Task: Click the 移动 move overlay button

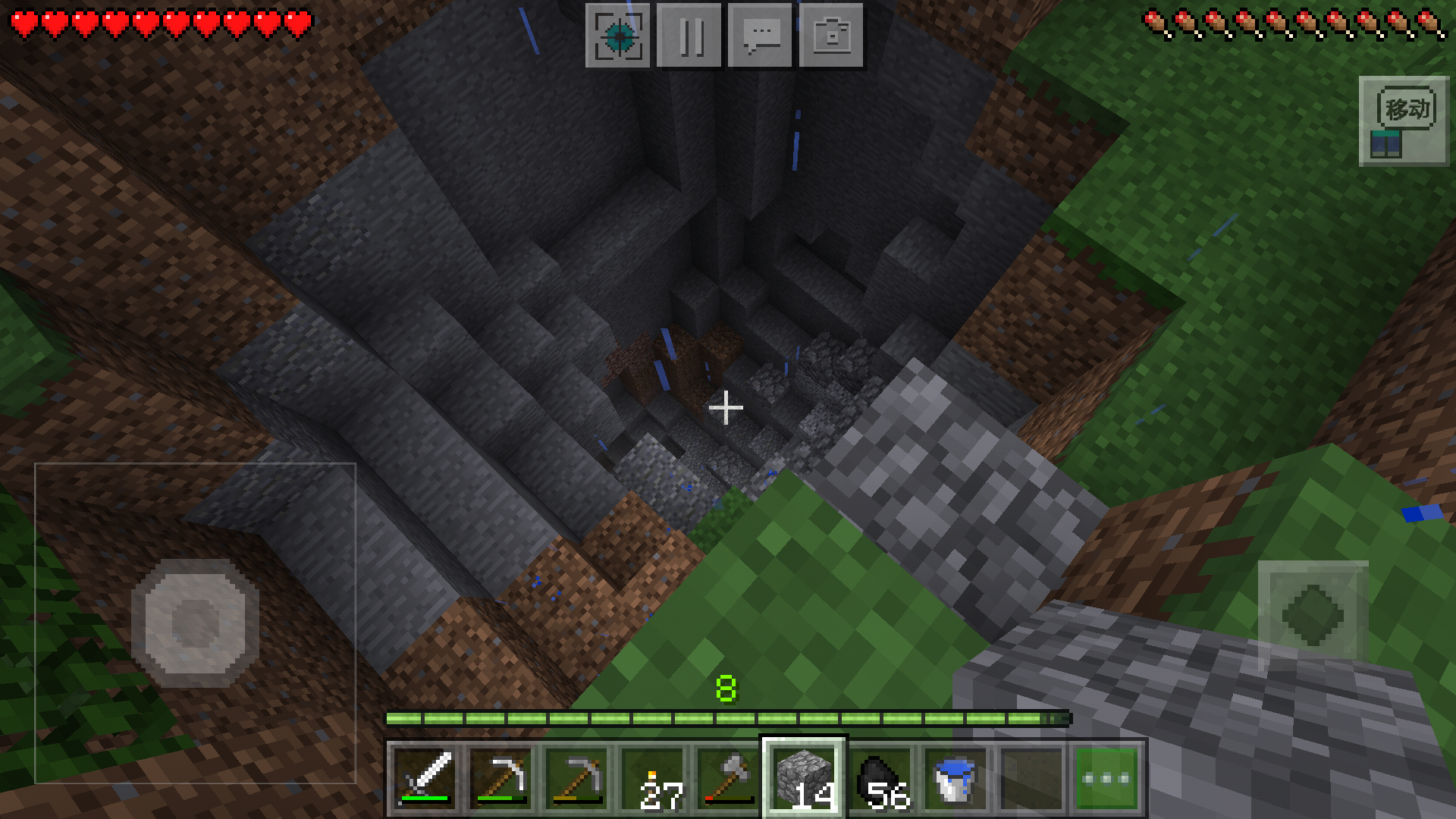Action: pyautogui.click(x=1404, y=121)
